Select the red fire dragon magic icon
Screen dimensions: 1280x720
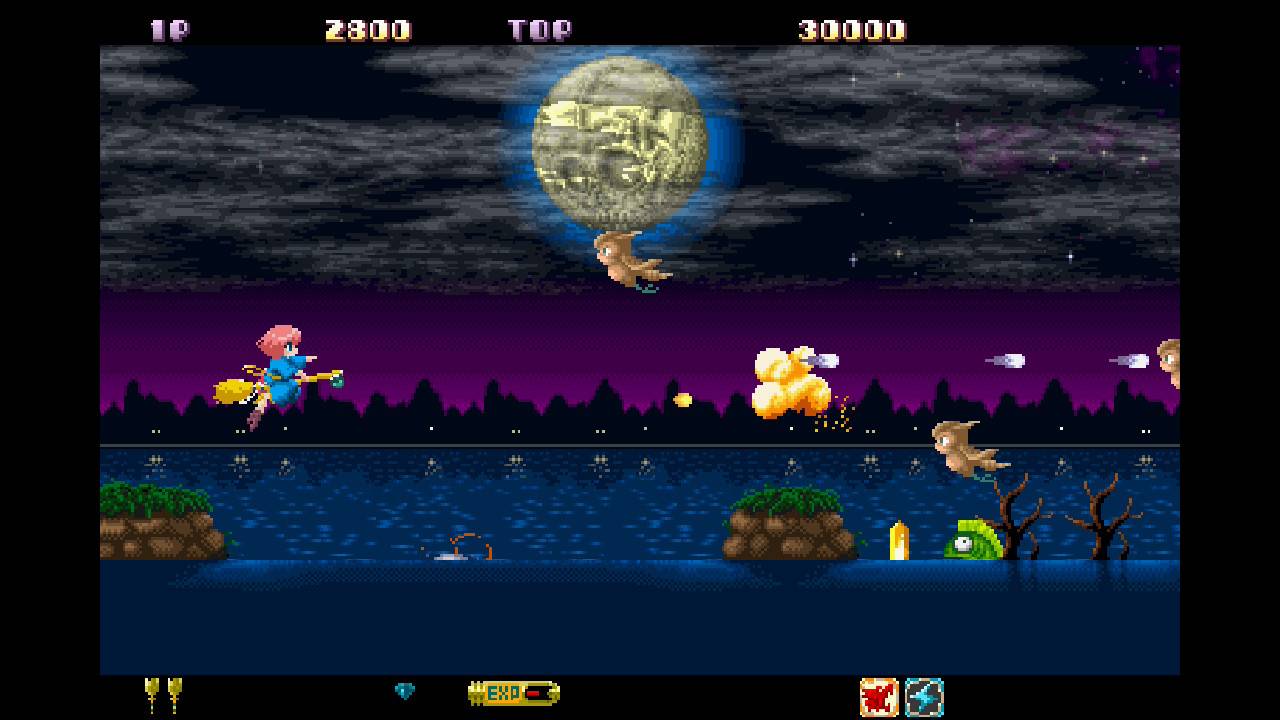pyautogui.click(x=879, y=696)
